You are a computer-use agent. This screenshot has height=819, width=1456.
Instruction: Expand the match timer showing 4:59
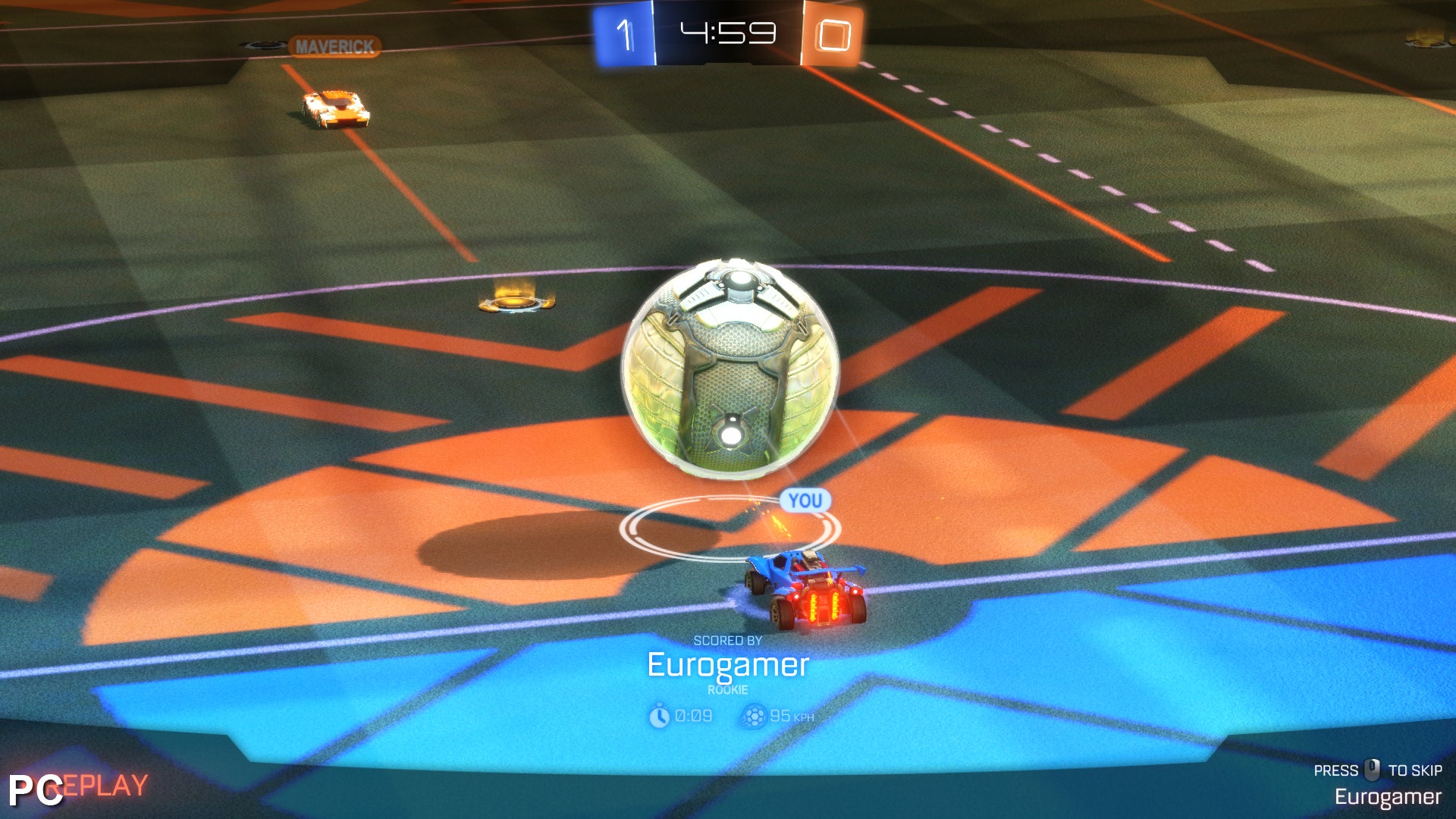point(728,32)
